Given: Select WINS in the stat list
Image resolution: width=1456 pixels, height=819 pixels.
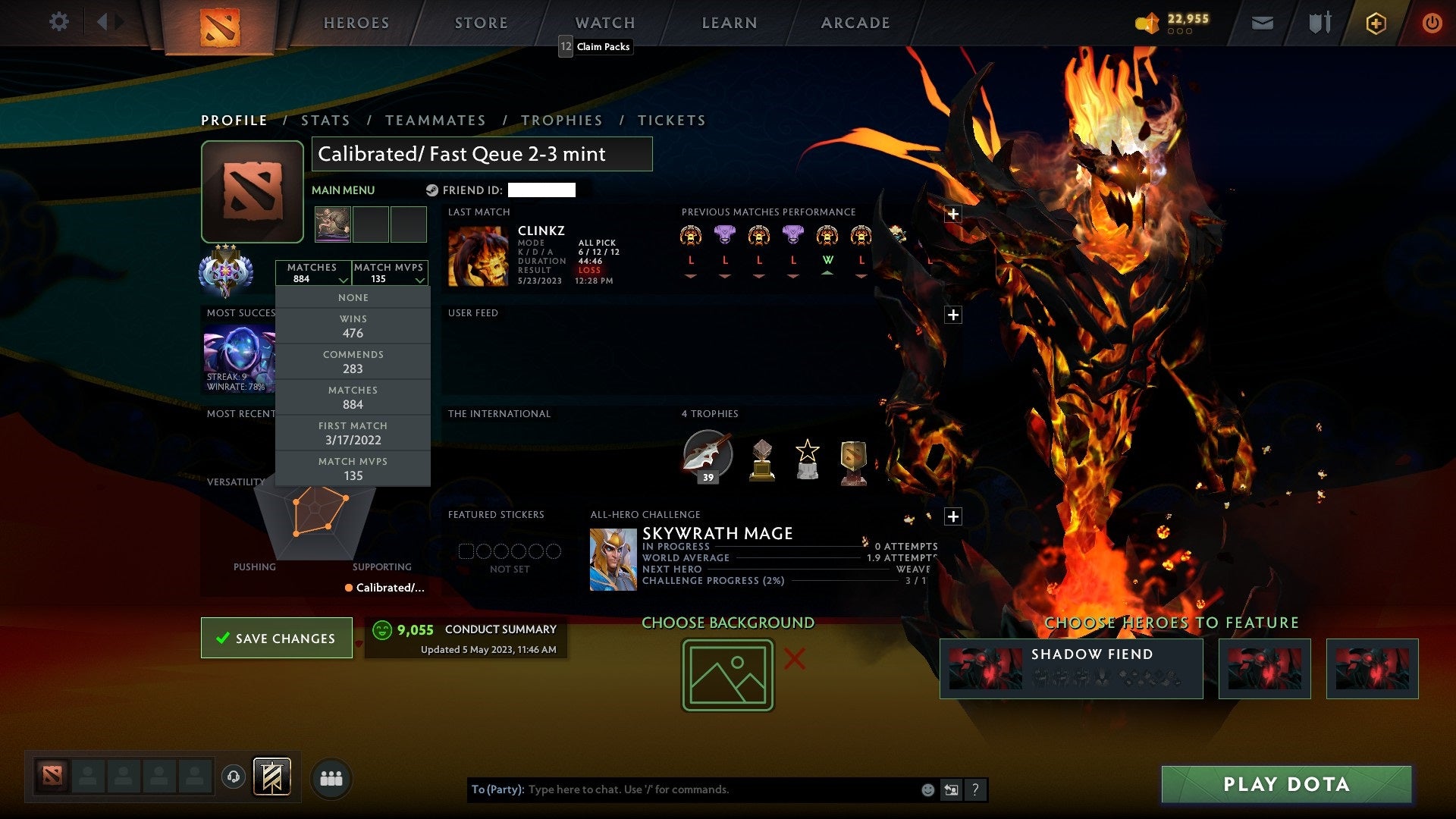Looking at the screenshot, I should pyautogui.click(x=353, y=326).
